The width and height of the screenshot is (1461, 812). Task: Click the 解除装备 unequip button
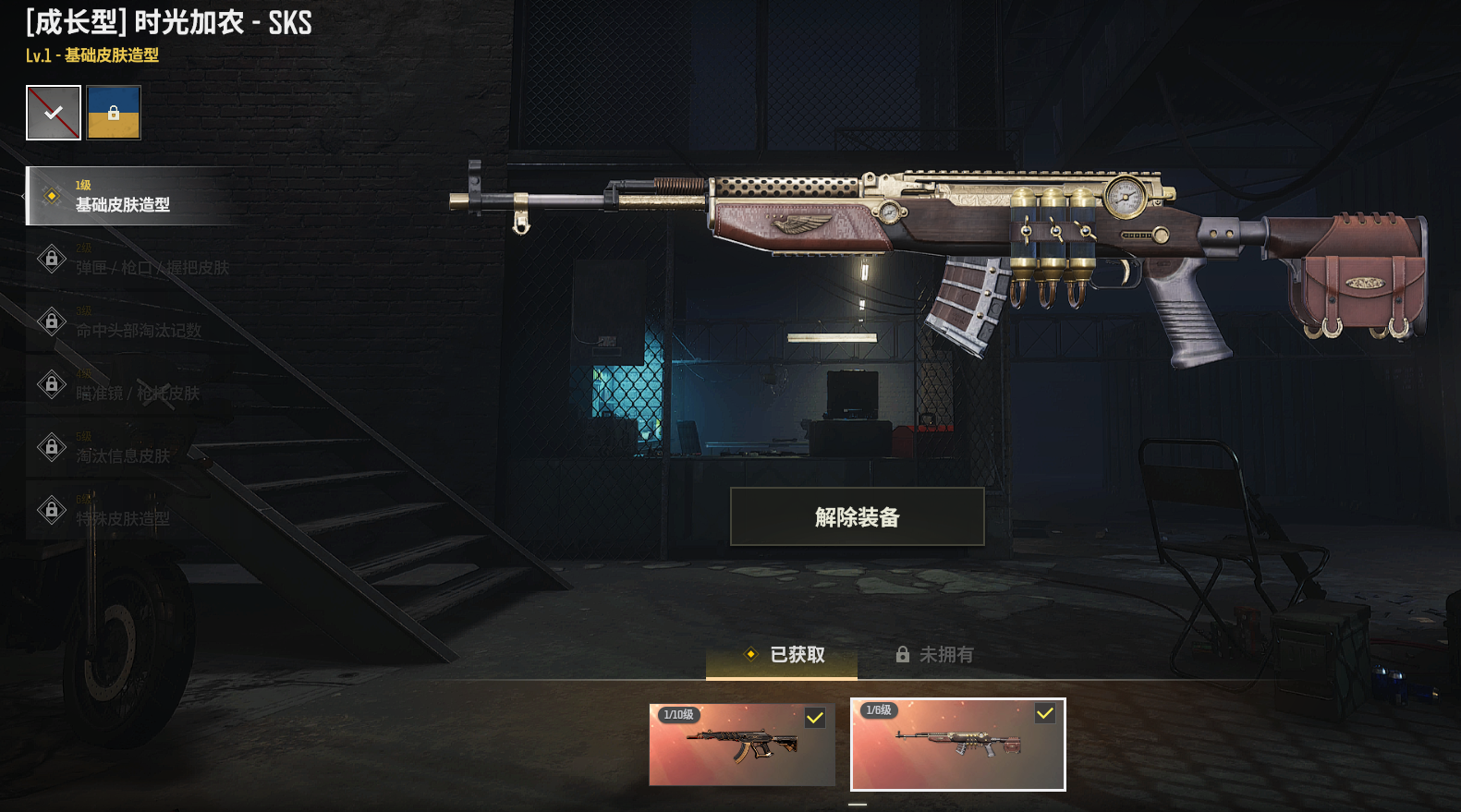click(x=857, y=516)
